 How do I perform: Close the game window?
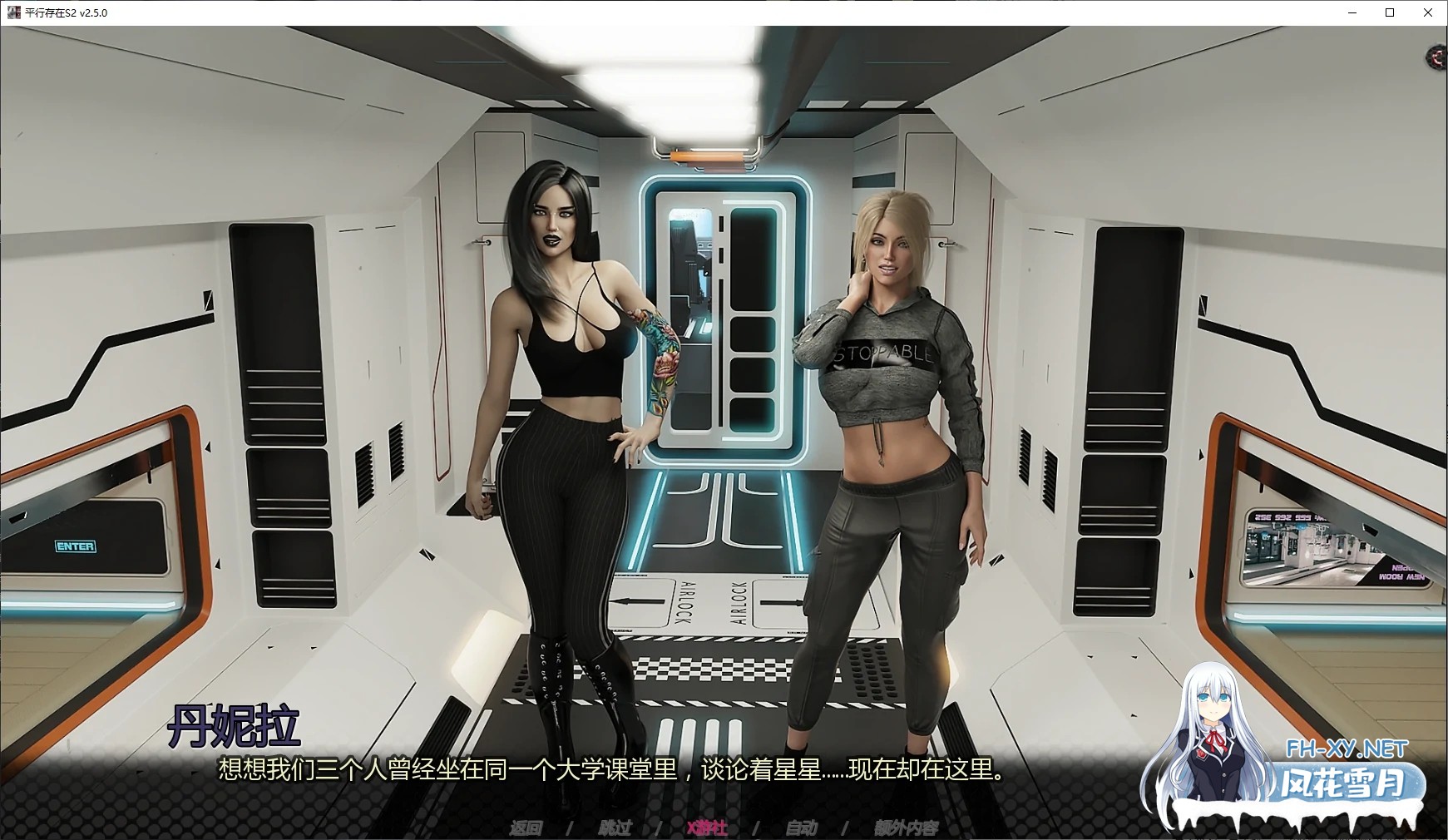coord(1428,12)
